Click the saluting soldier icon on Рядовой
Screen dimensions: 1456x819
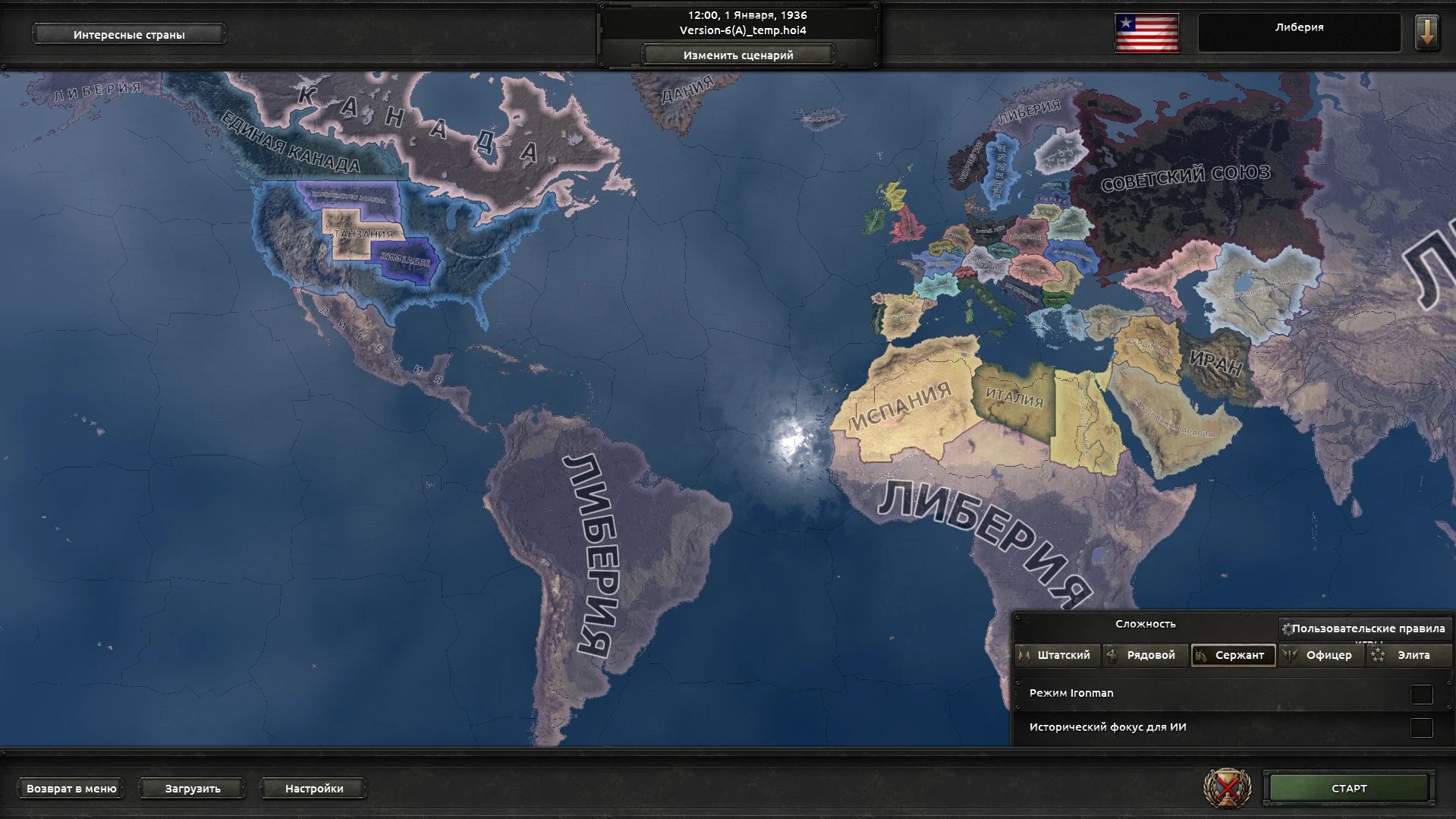(x=1112, y=655)
